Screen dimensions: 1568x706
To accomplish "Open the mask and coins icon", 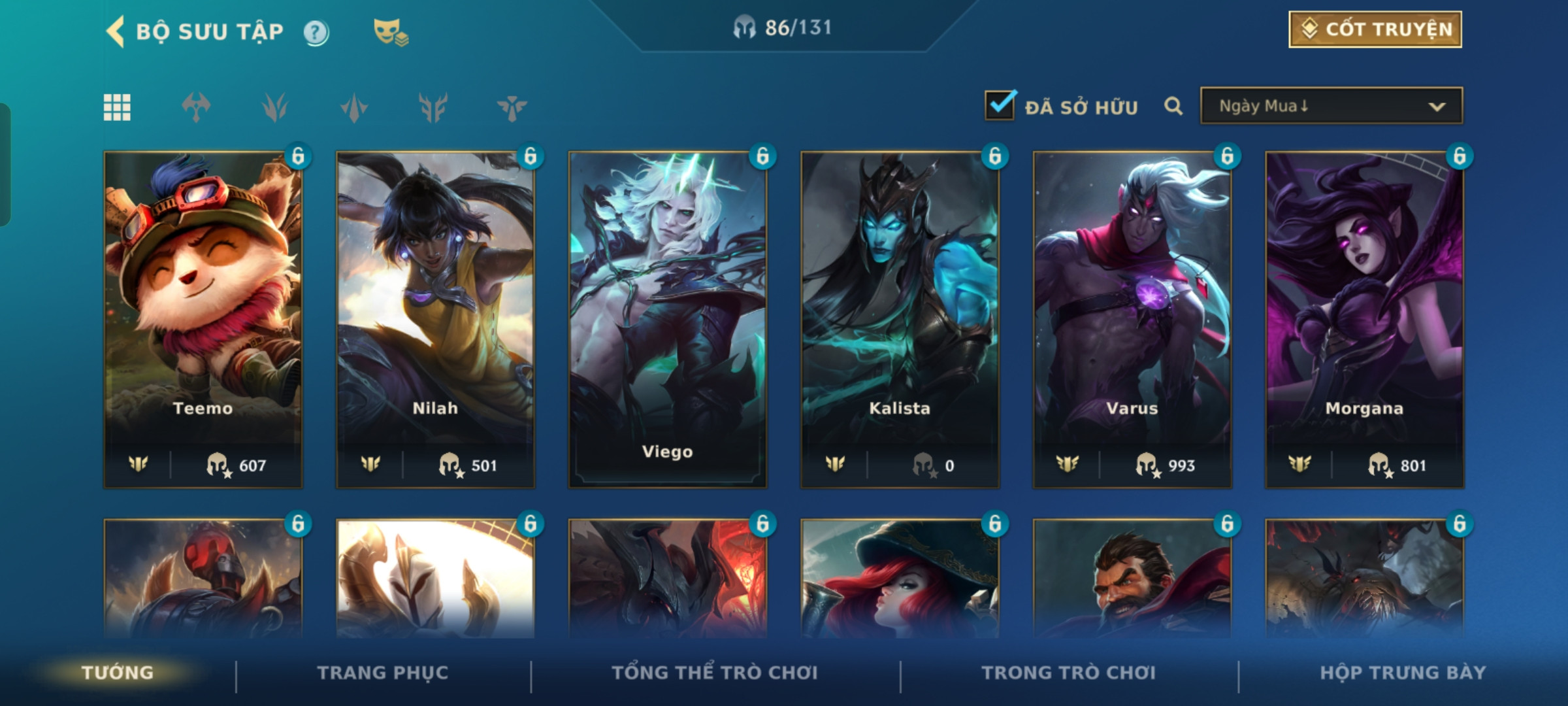I will [390, 32].
